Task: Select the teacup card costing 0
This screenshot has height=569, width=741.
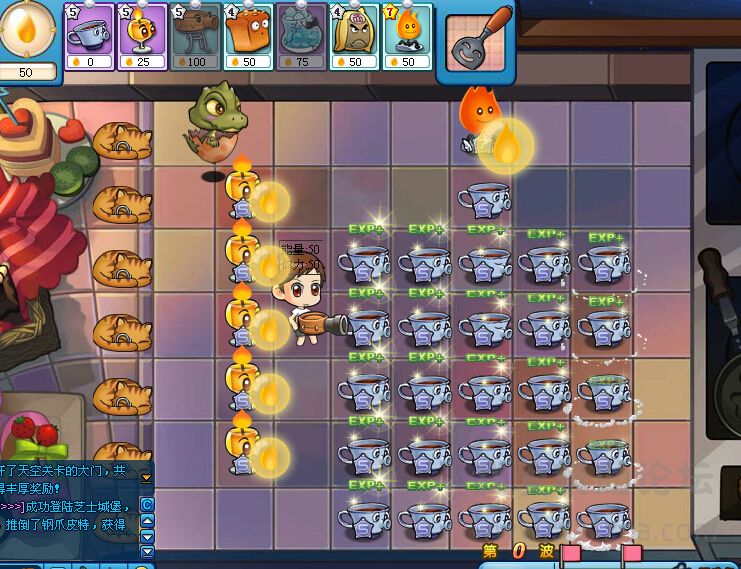Action: click(x=90, y=36)
